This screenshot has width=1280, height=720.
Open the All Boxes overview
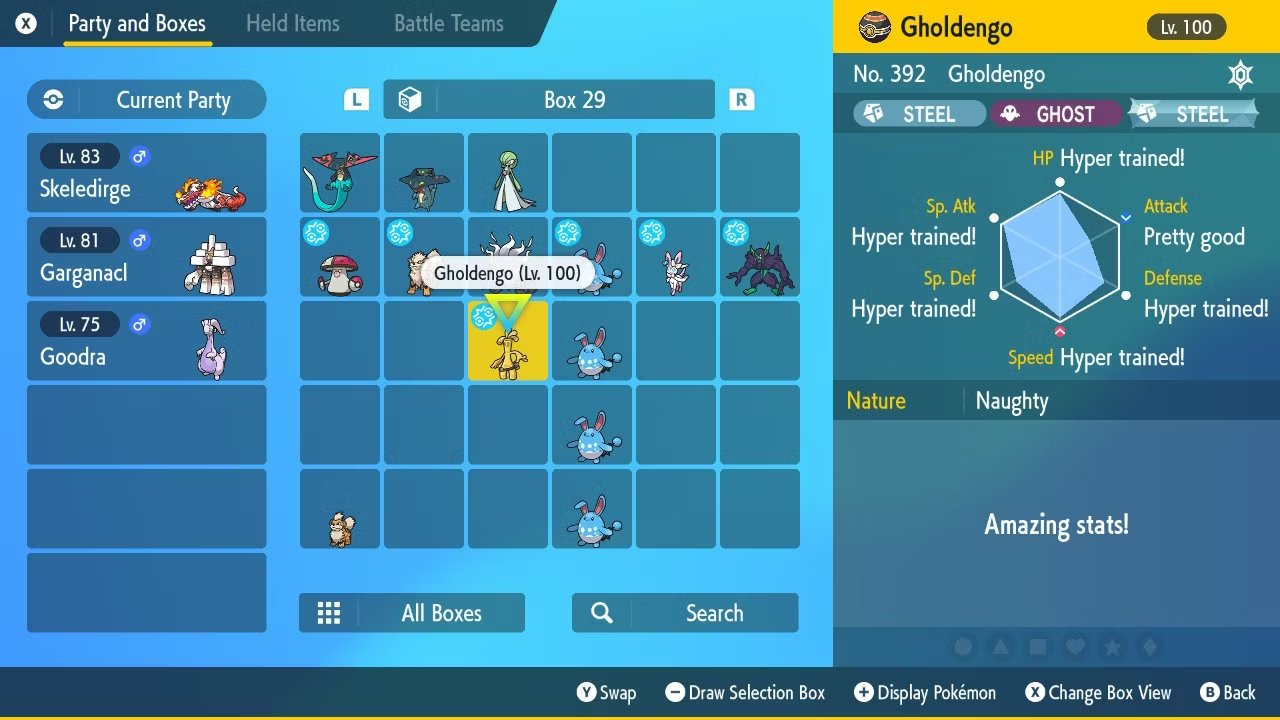pos(412,613)
